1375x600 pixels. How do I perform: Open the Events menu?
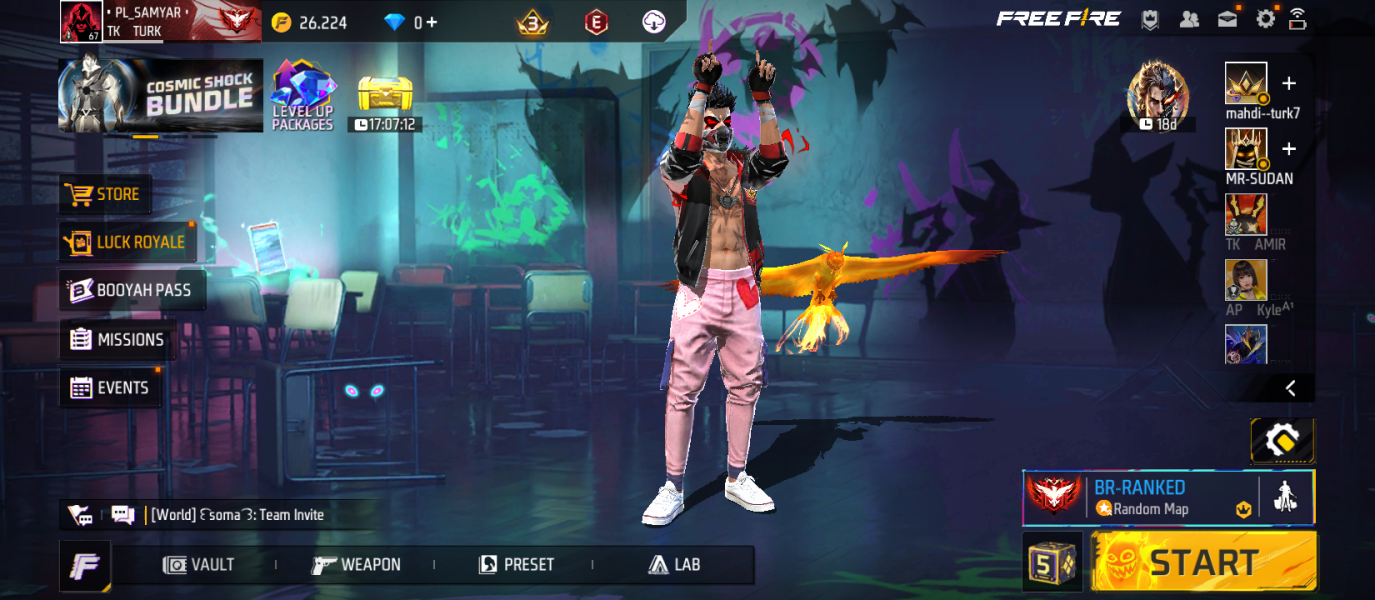pyautogui.click(x=110, y=388)
